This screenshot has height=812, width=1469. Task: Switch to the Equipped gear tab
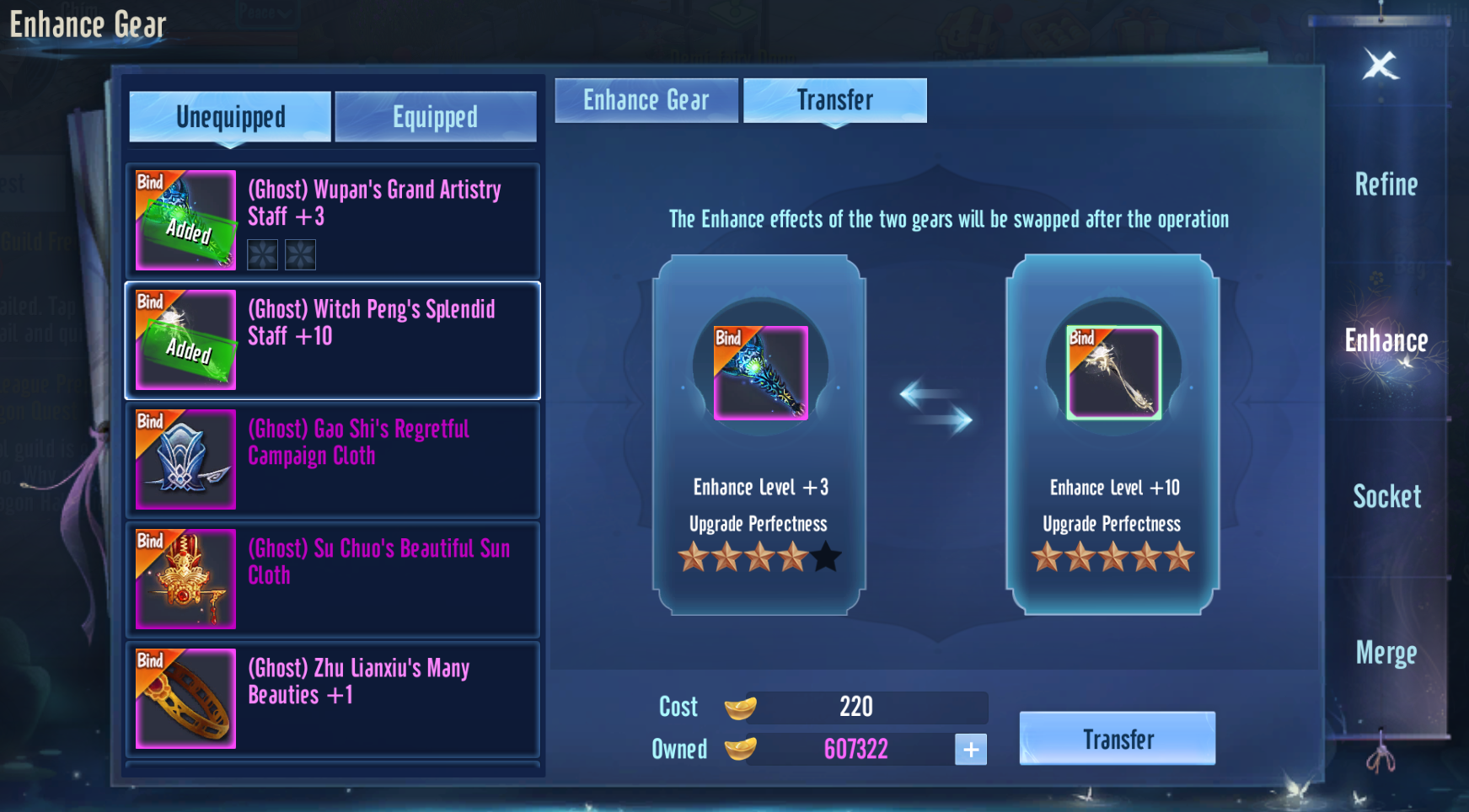coord(435,117)
